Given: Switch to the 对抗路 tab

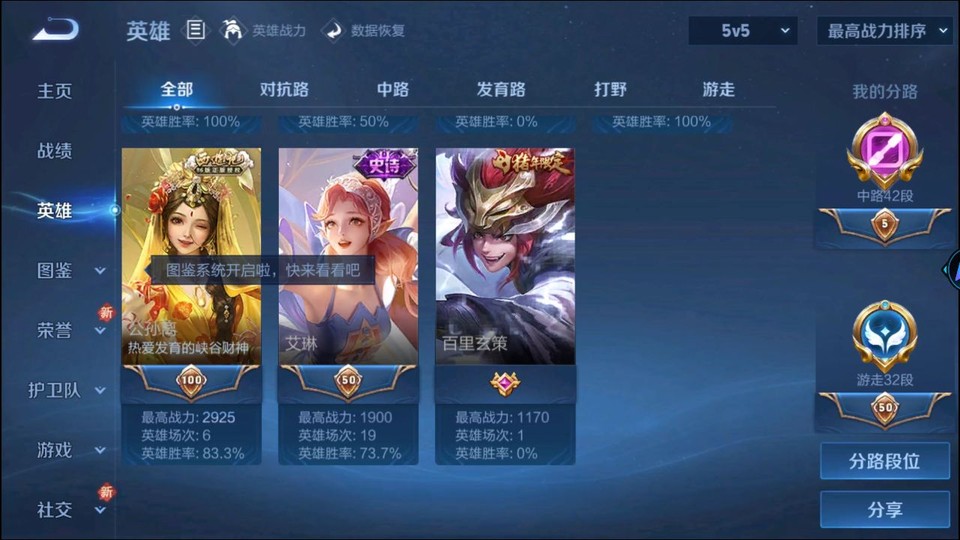Looking at the screenshot, I should pyautogui.click(x=284, y=89).
